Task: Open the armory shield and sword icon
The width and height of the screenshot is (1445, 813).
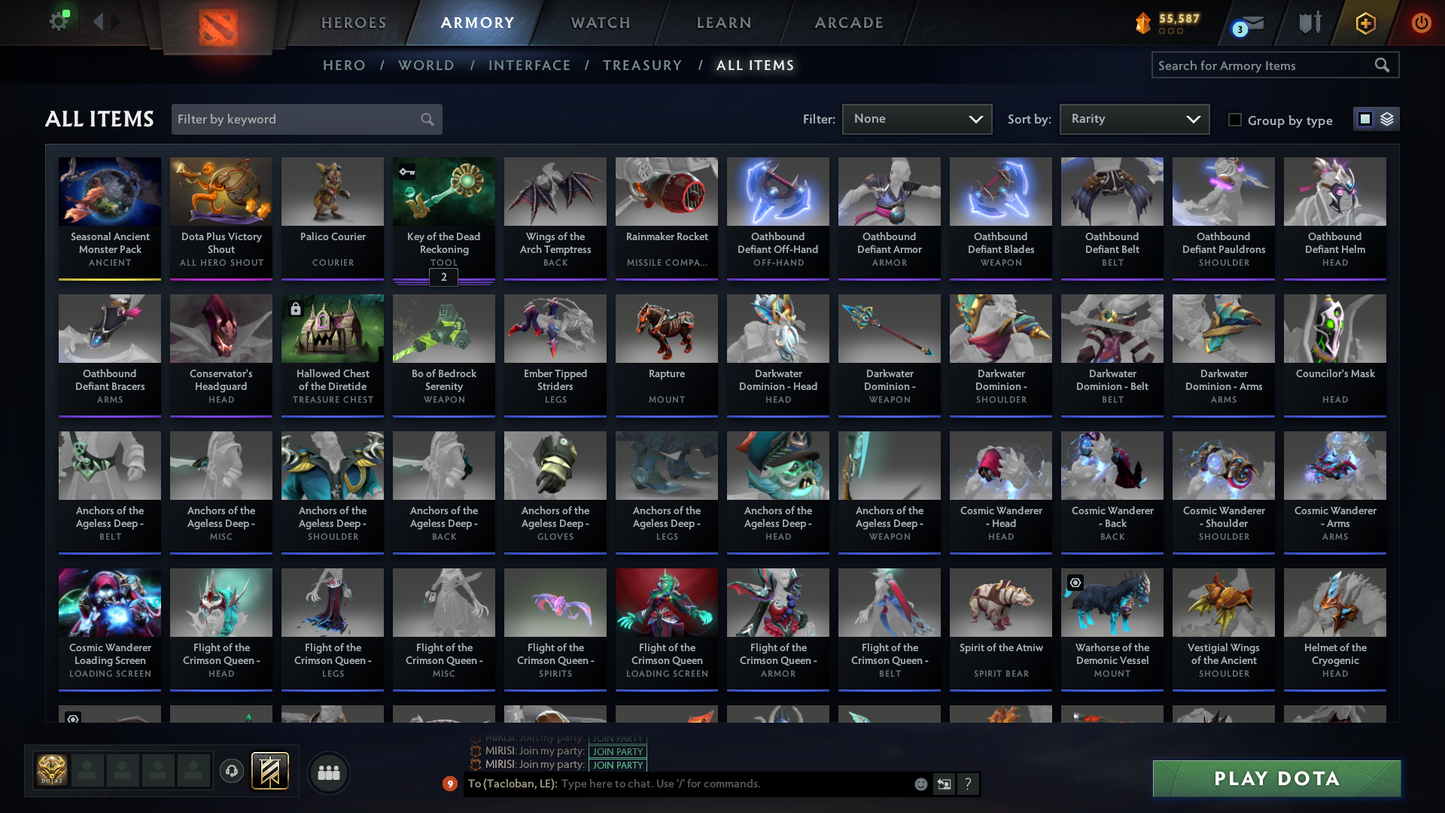Action: 1310,20
